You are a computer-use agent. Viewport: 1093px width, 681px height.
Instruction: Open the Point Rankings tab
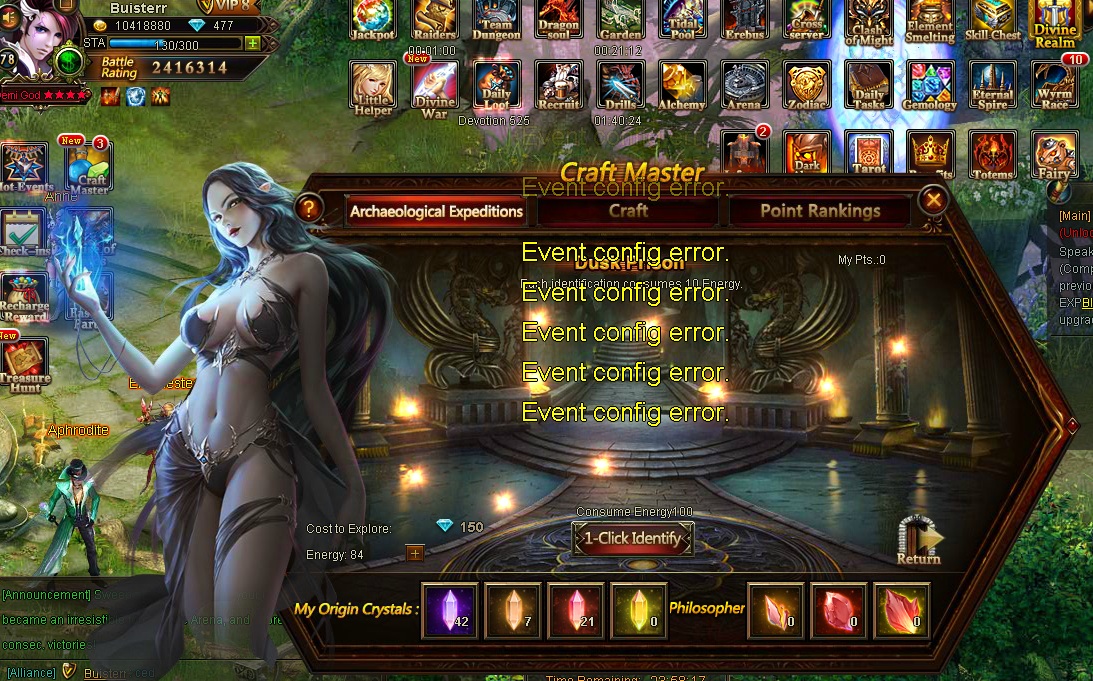(x=819, y=211)
